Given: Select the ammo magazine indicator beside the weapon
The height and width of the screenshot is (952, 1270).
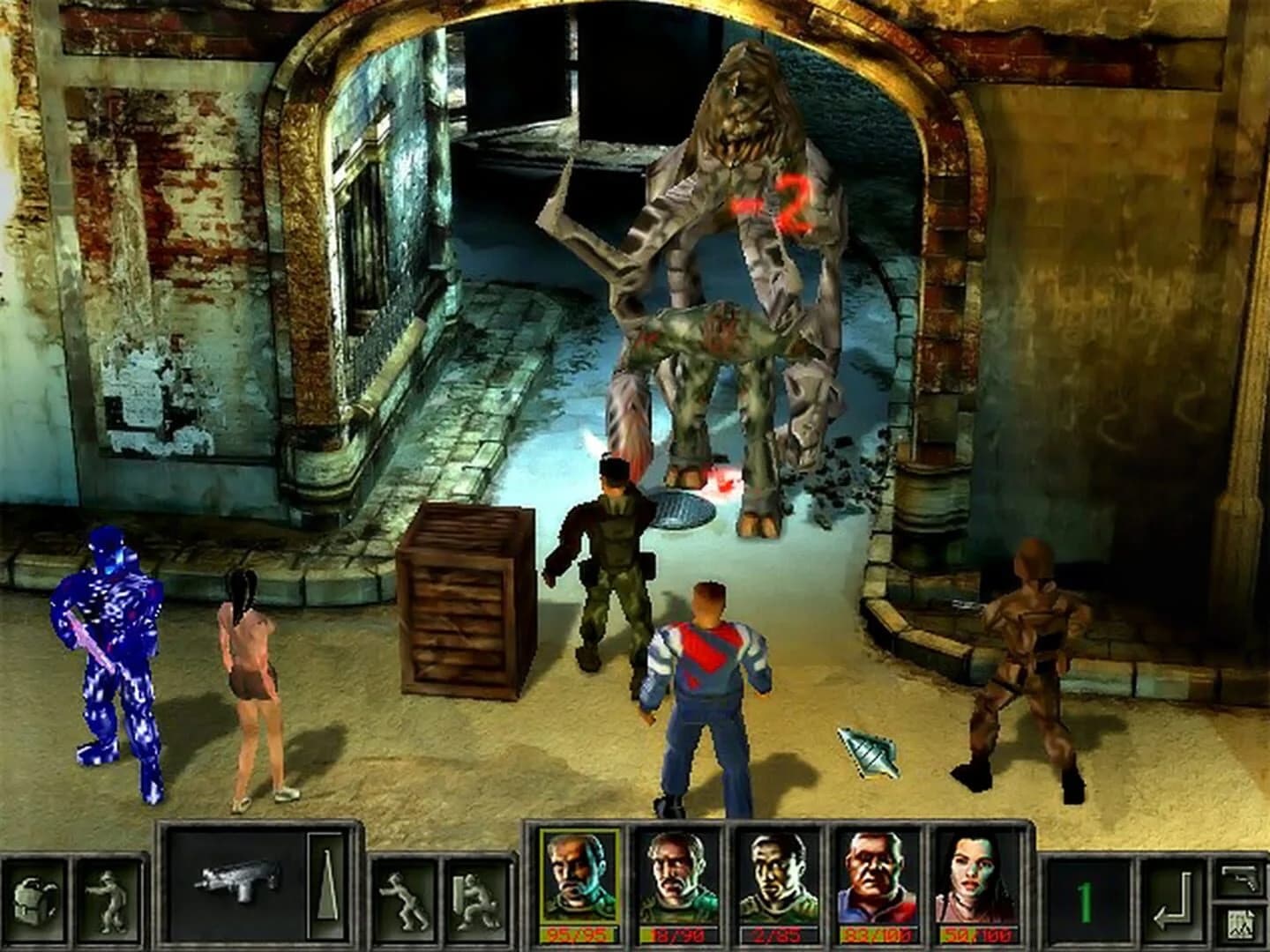Looking at the screenshot, I should coord(328,886).
